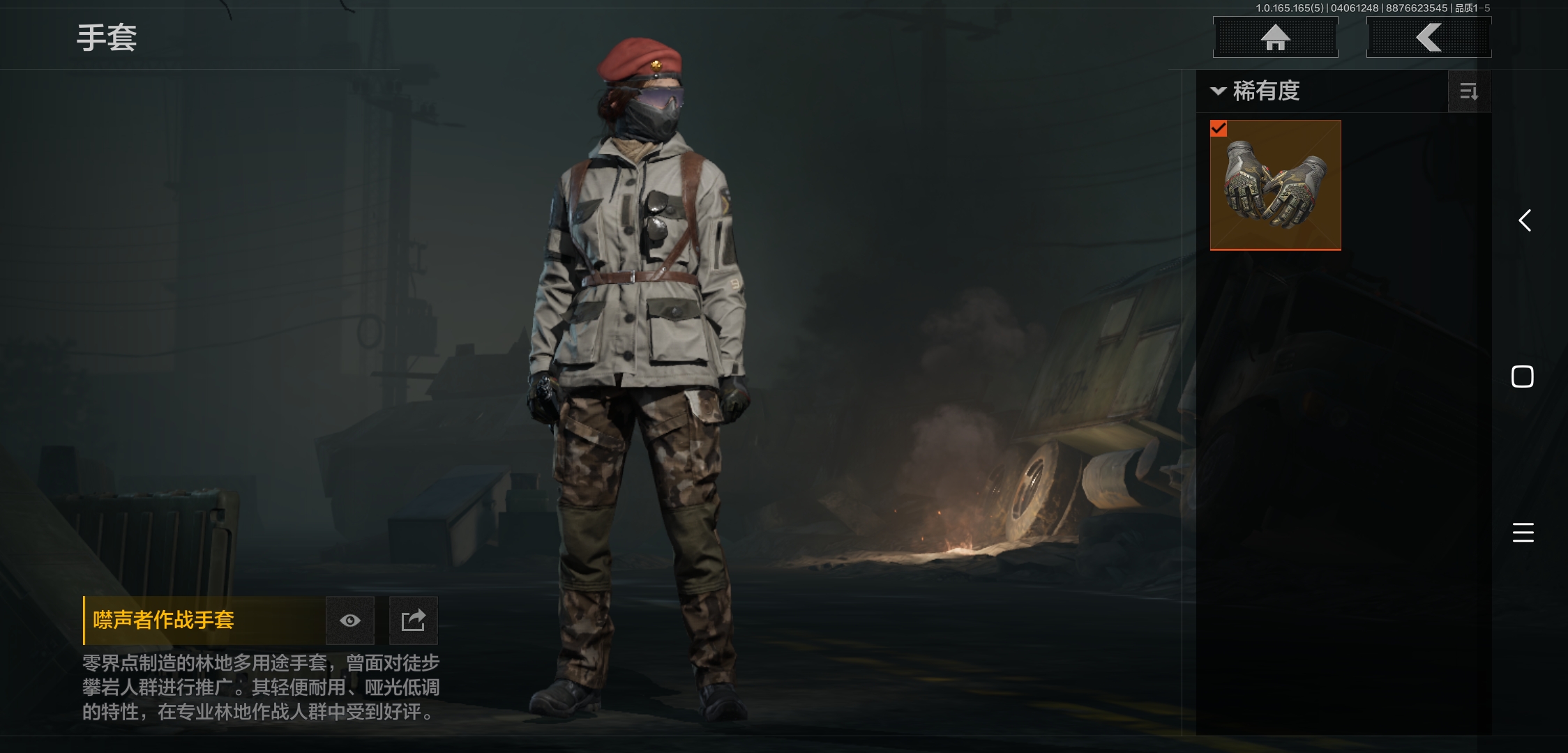Toggle the sort order icon
This screenshot has height=753, width=1568.
pyautogui.click(x=1469, y=91)
